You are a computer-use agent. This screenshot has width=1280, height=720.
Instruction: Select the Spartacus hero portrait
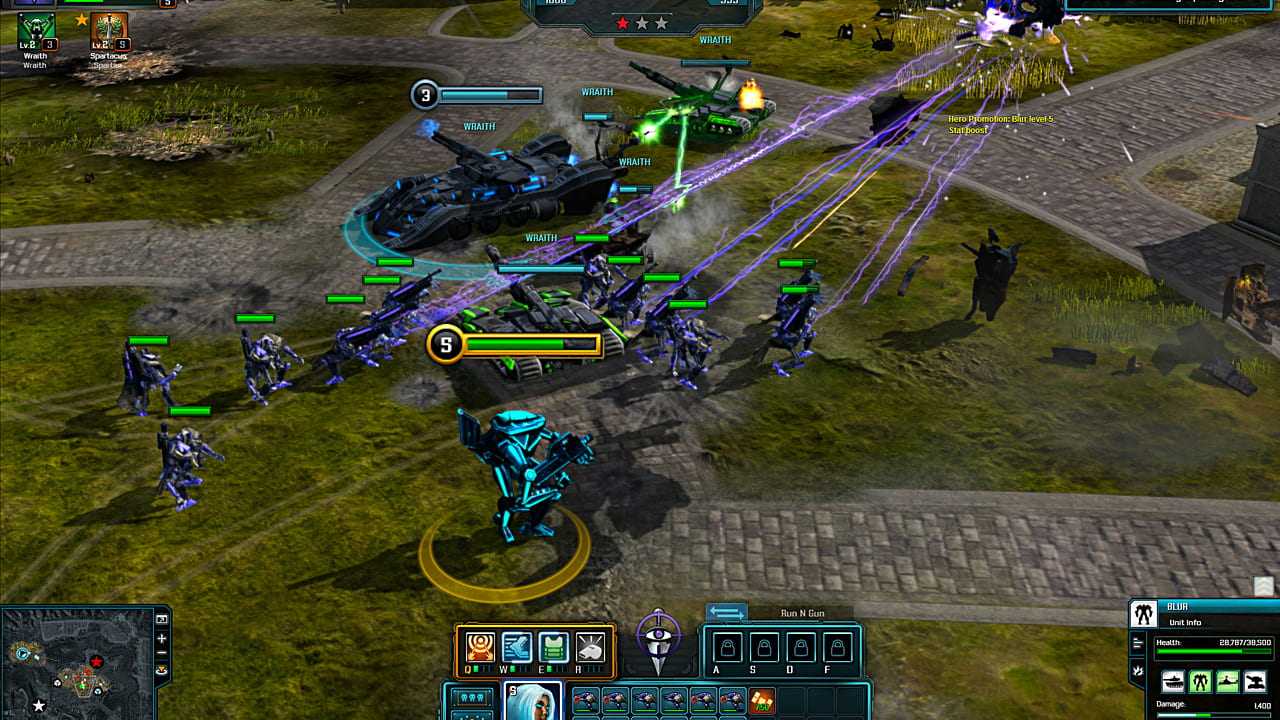coord(108,32)
